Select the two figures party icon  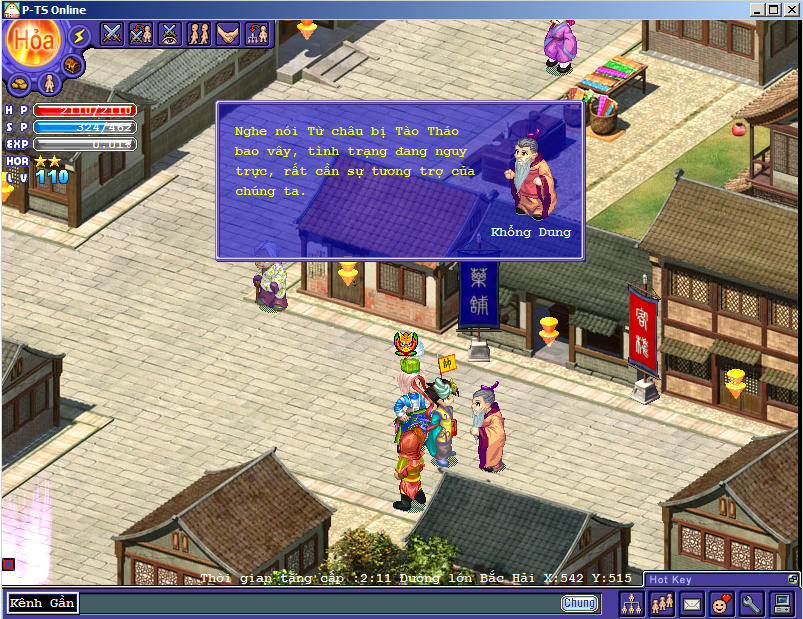[x=199, y=34]
